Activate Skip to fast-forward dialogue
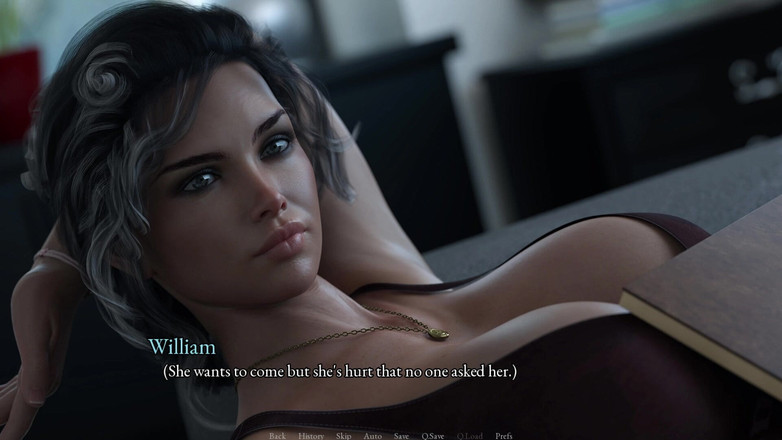Image resolution: width=782 pixels, height=440 pixels. [343, 435]
